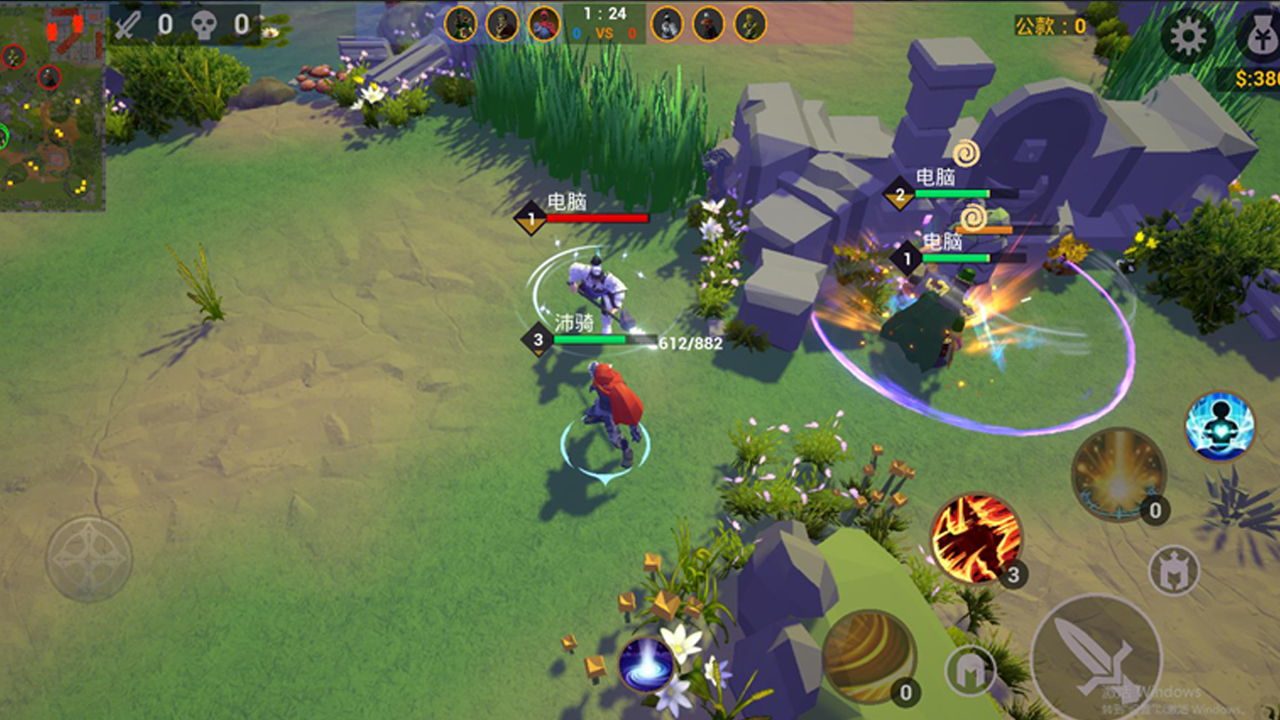This screenshot has height=720, width=1280.
Task: Use the blue glowing portal ability
Action: (x=646, y=664)
